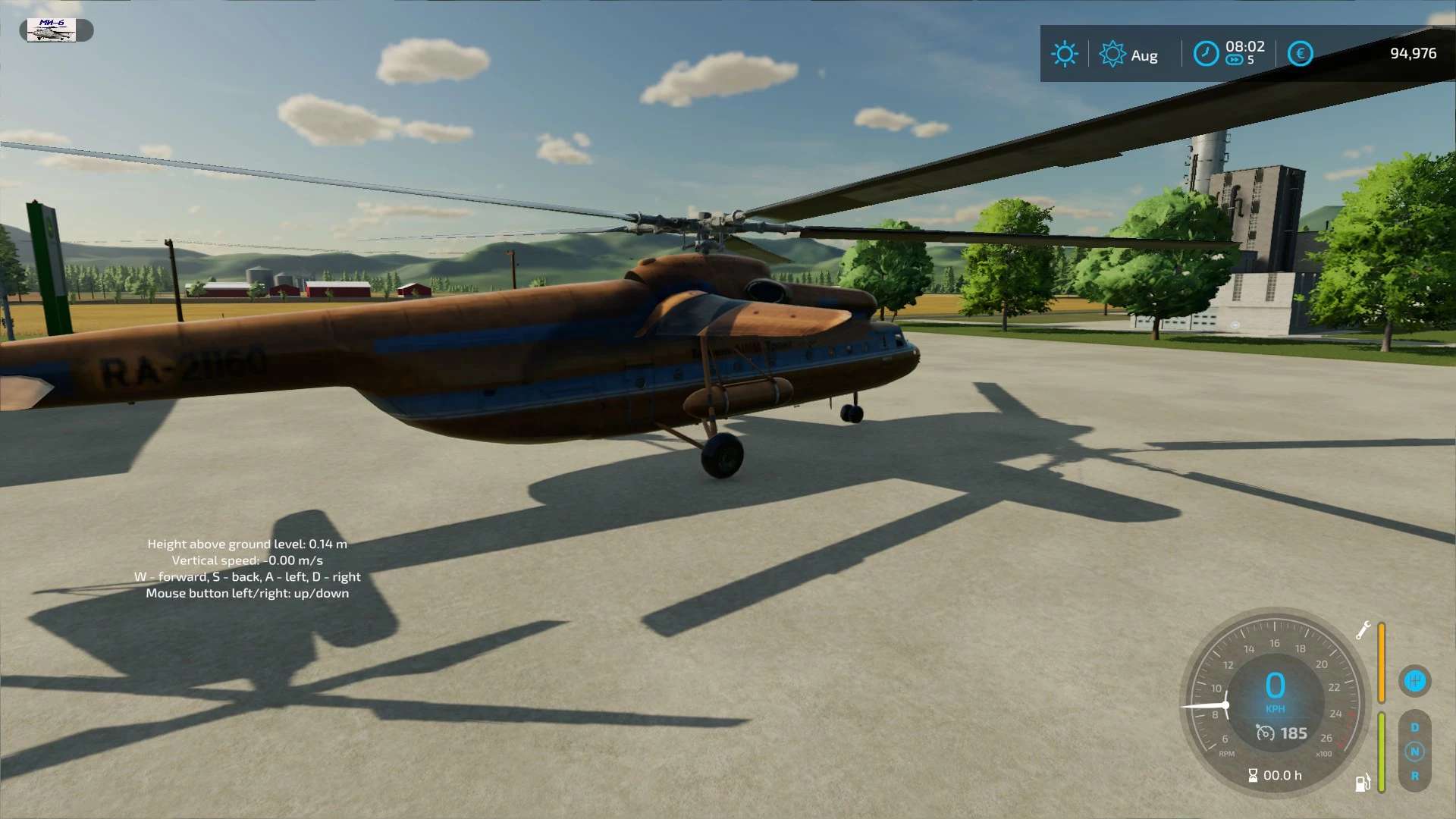Image resolution: width=1456 pixels, height=819 pixels.
Task: Select the sunny weather icon
Action: 1064,54
